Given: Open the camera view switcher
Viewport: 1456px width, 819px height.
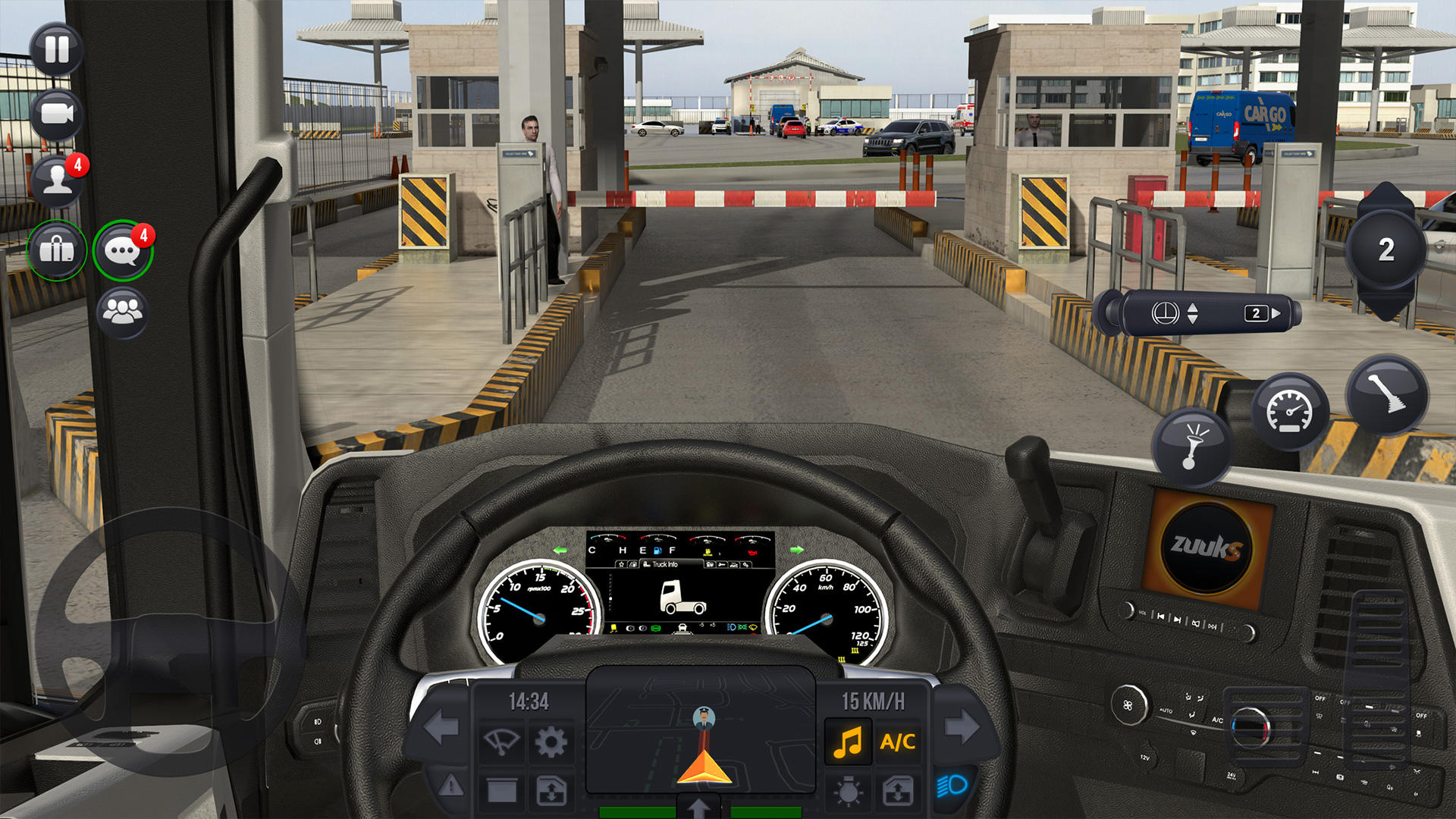Looking at the screenshot, I should coord(57,114).
